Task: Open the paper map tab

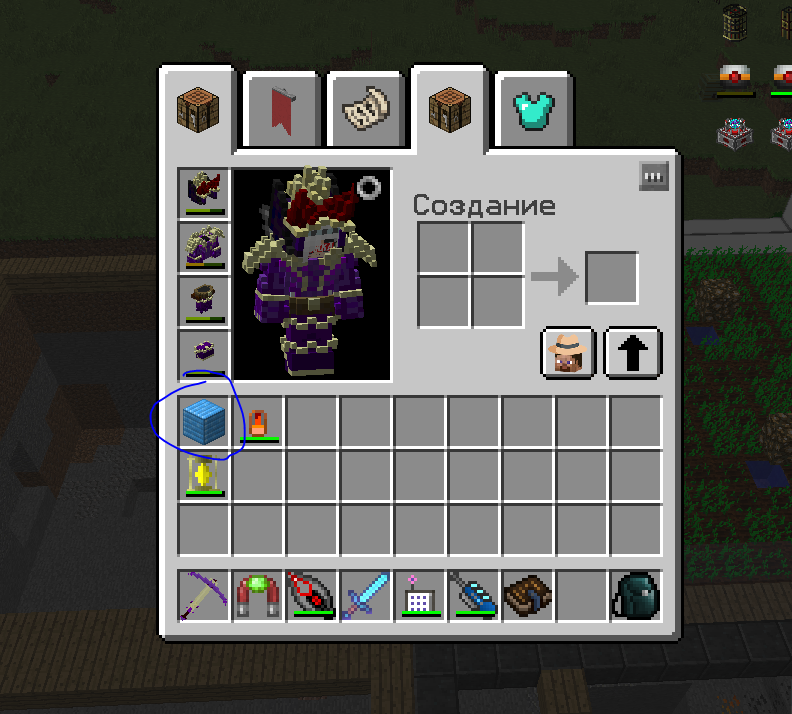Action: 365,106
